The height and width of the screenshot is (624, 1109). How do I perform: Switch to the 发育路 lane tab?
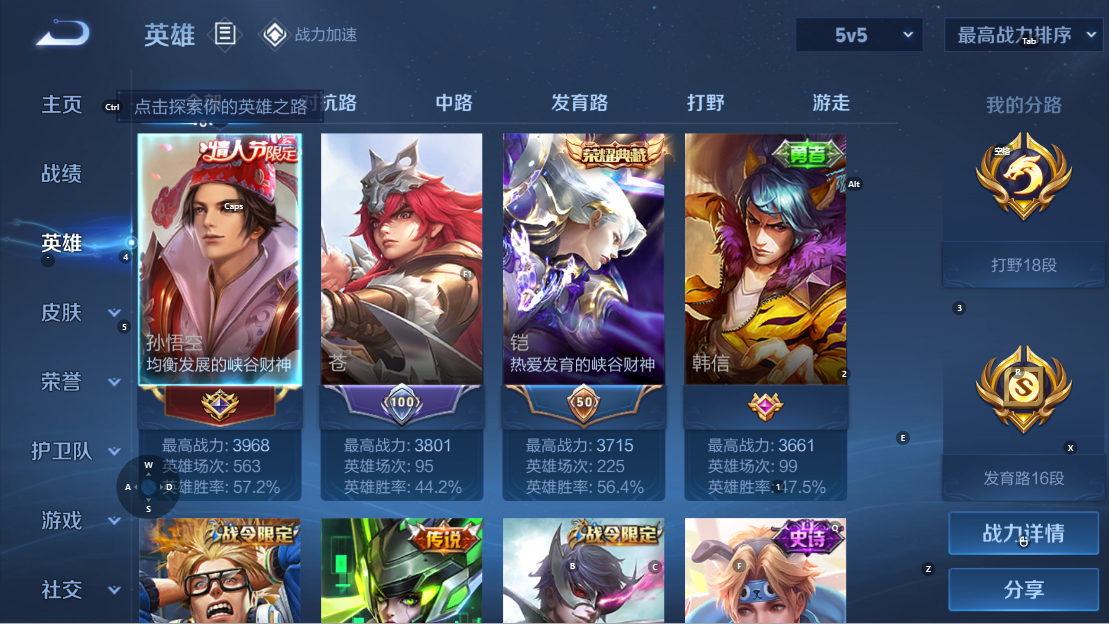[x=579, y=103]
